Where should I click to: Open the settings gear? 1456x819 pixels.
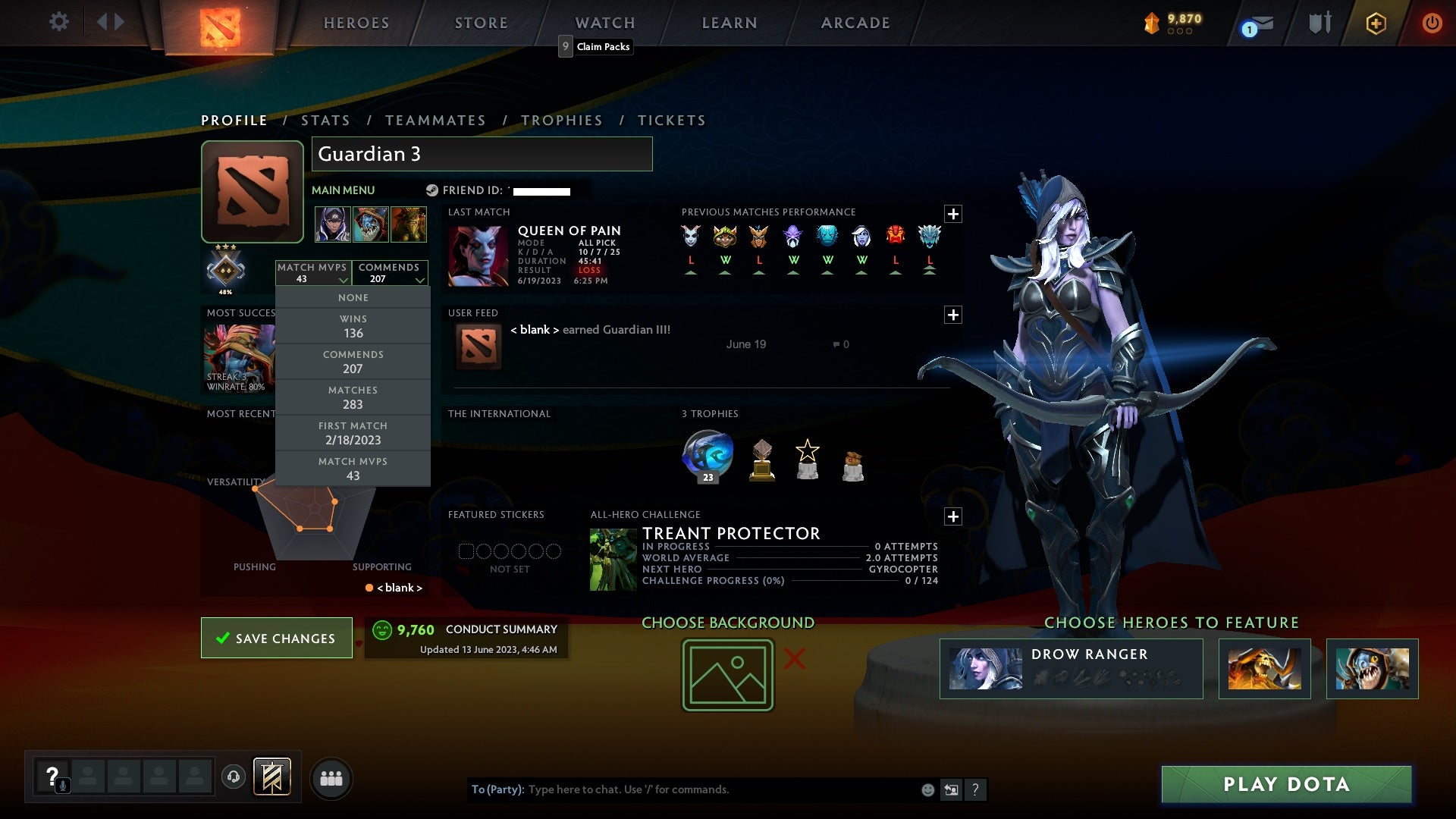pyautogui.click(x=59, y=22)
